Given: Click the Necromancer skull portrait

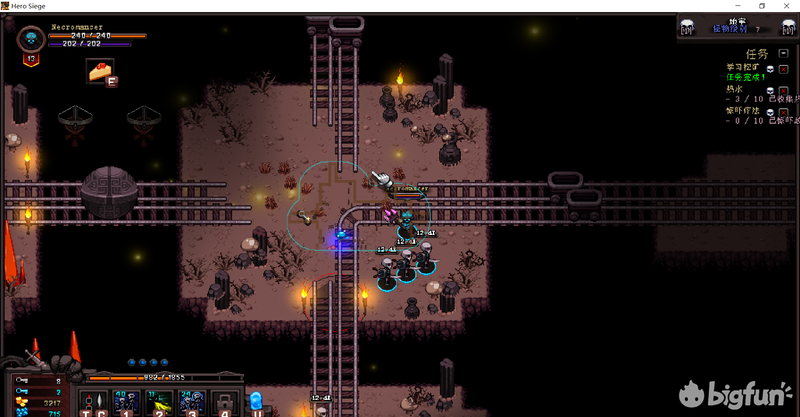Looking at the screenshot, I should pyautogui.click(x=29, y=40).
